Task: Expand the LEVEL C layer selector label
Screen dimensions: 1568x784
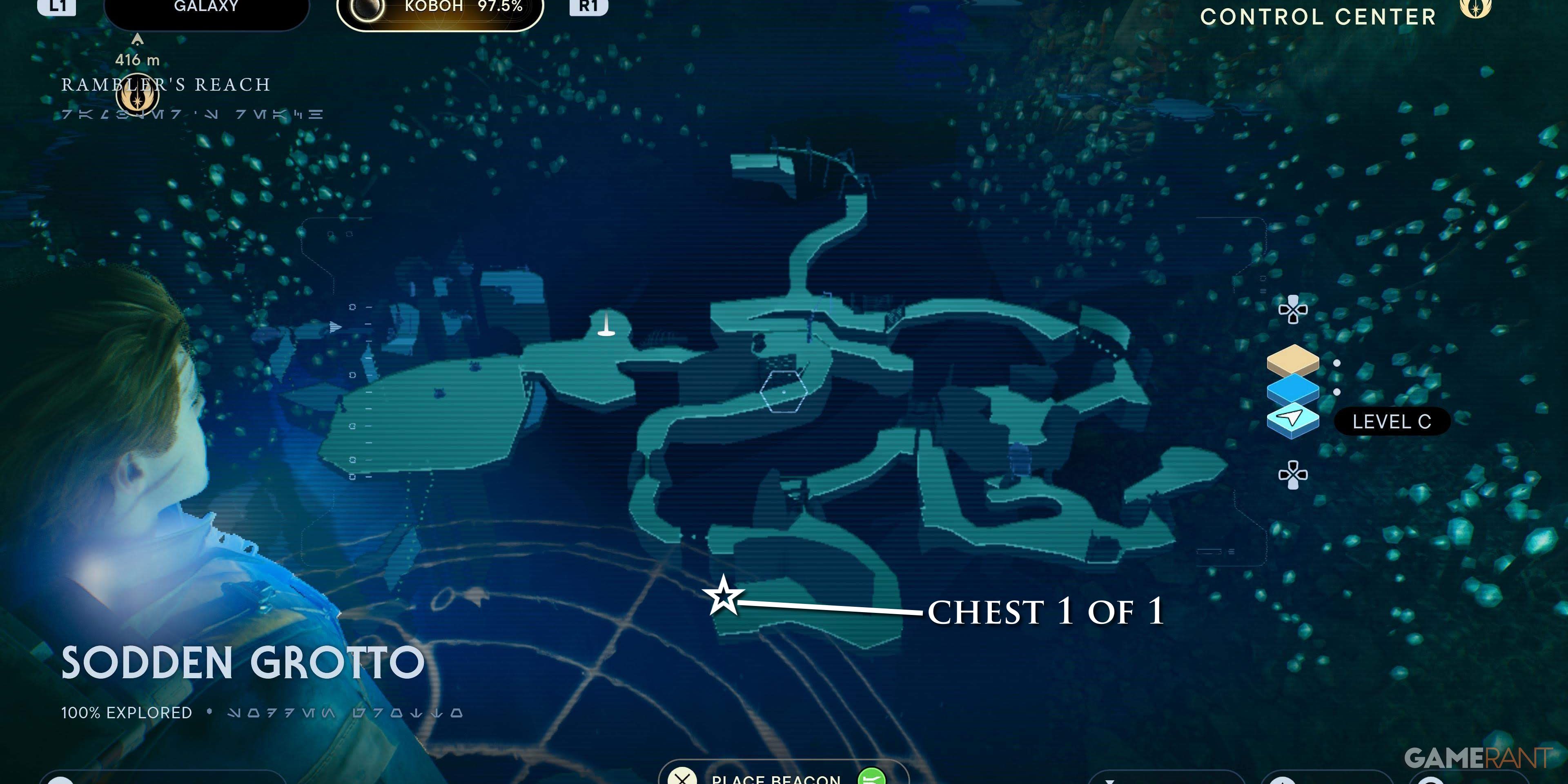Action: 1393,421
